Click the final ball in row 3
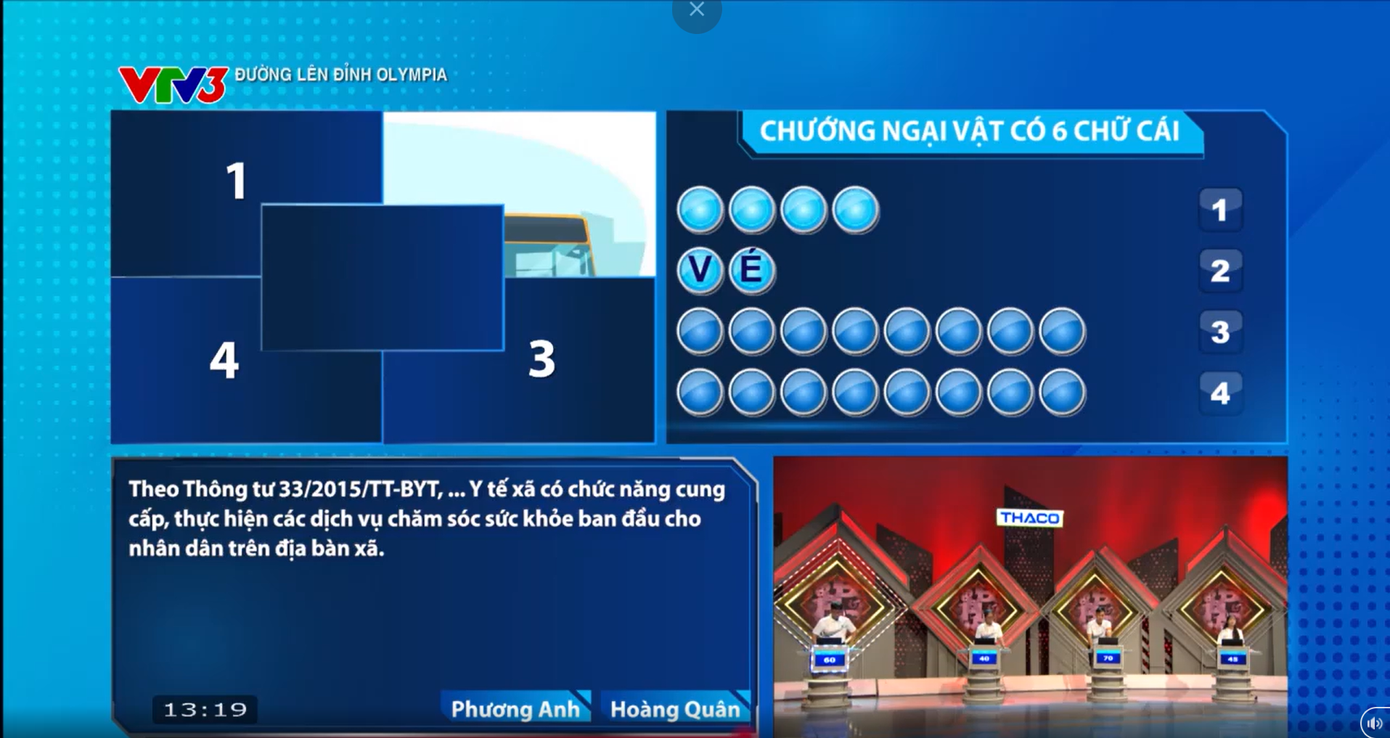 coord(1062,330)
